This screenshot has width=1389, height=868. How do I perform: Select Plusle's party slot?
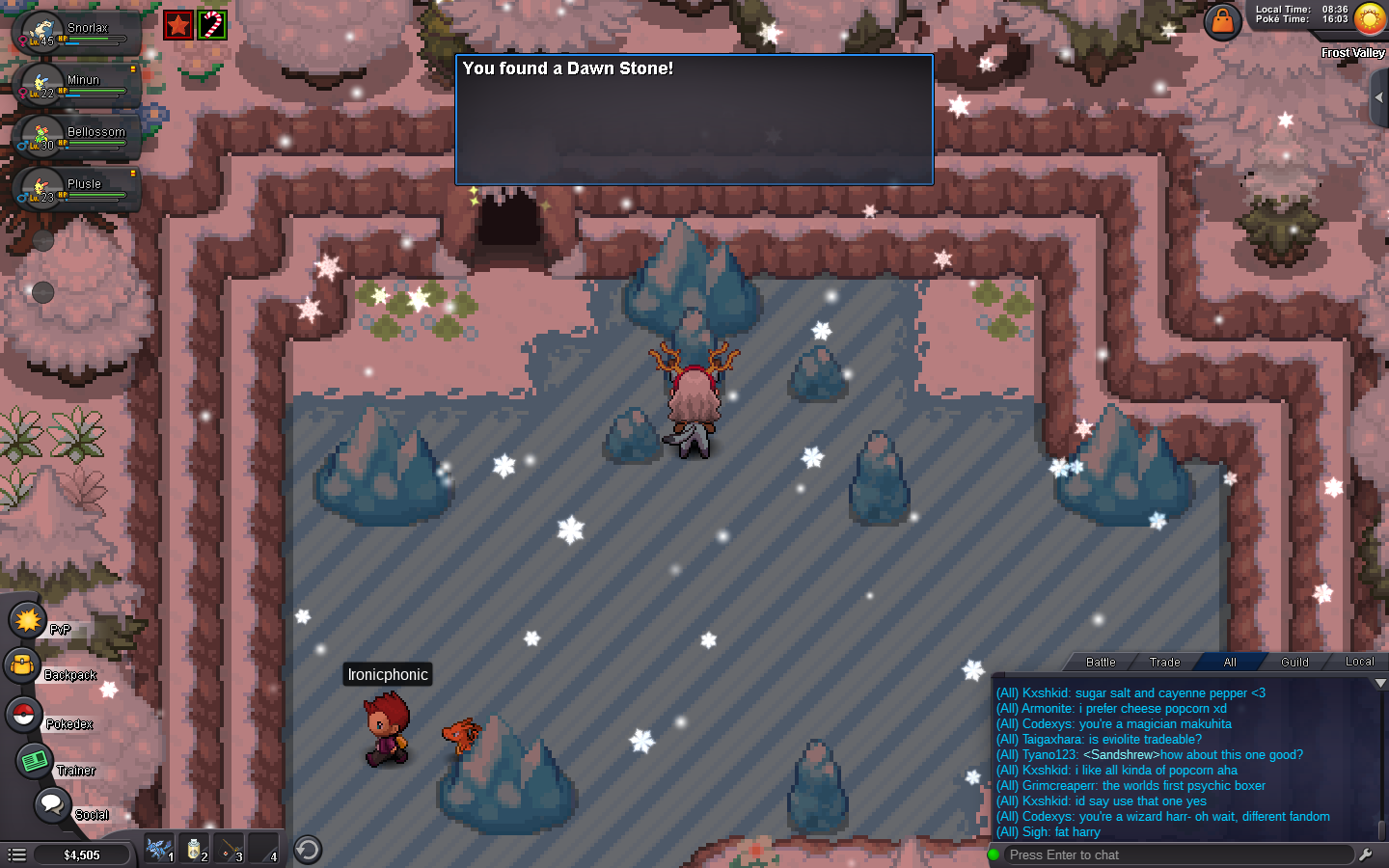click(x=77, y=189)
